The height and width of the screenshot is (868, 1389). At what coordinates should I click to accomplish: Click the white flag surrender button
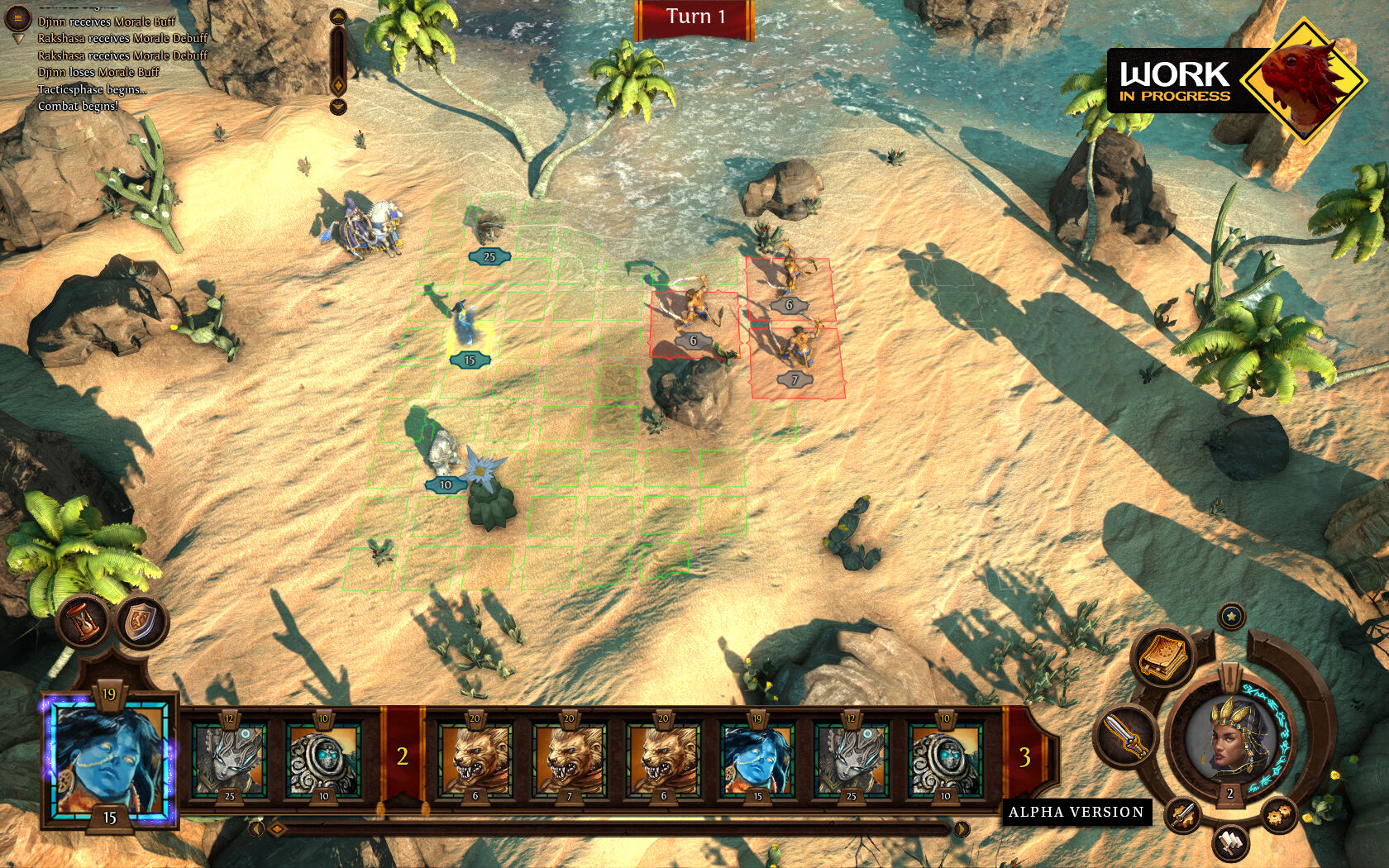click(x=1231, y=843)
